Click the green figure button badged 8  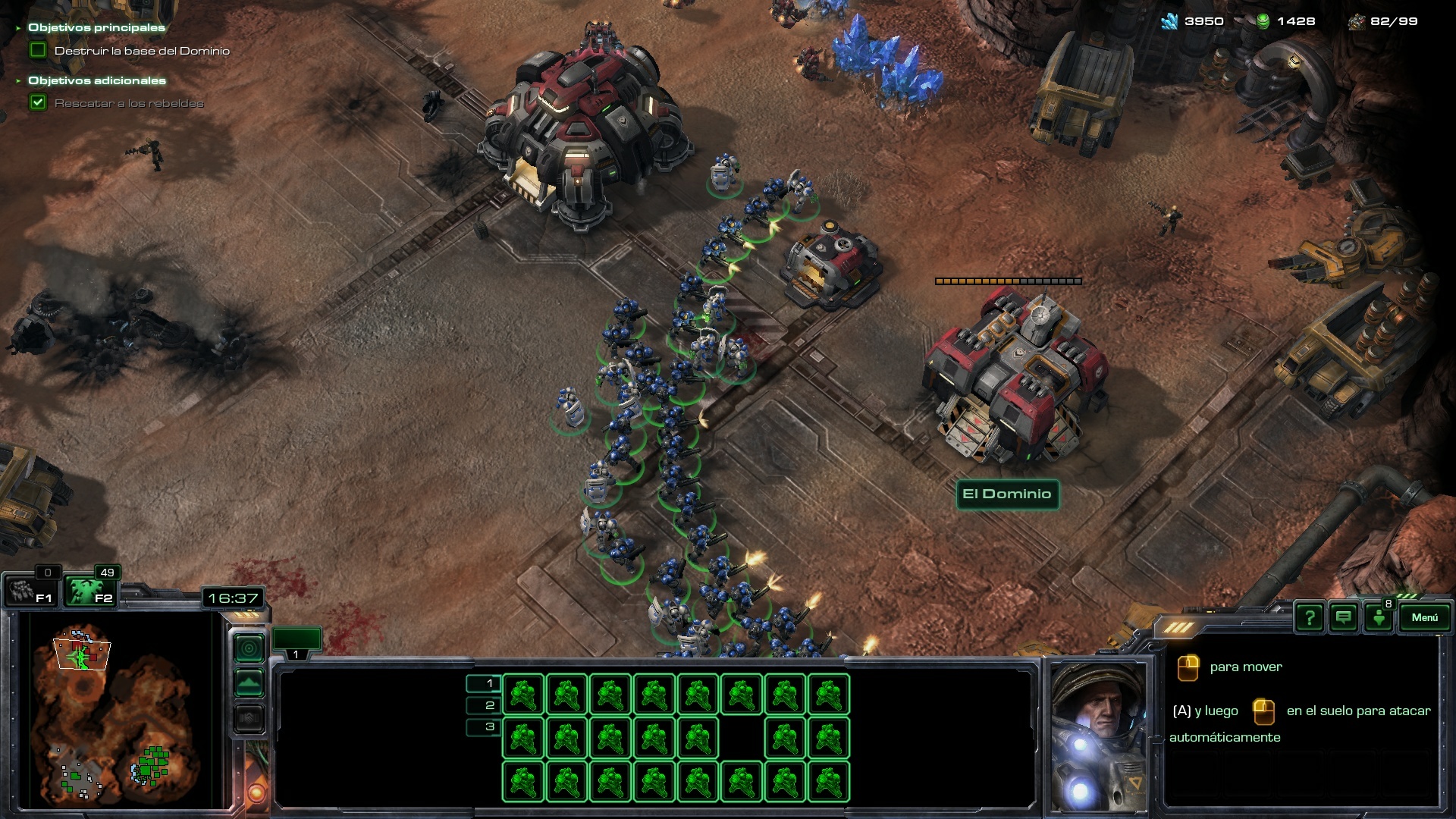pos(1379,618)
